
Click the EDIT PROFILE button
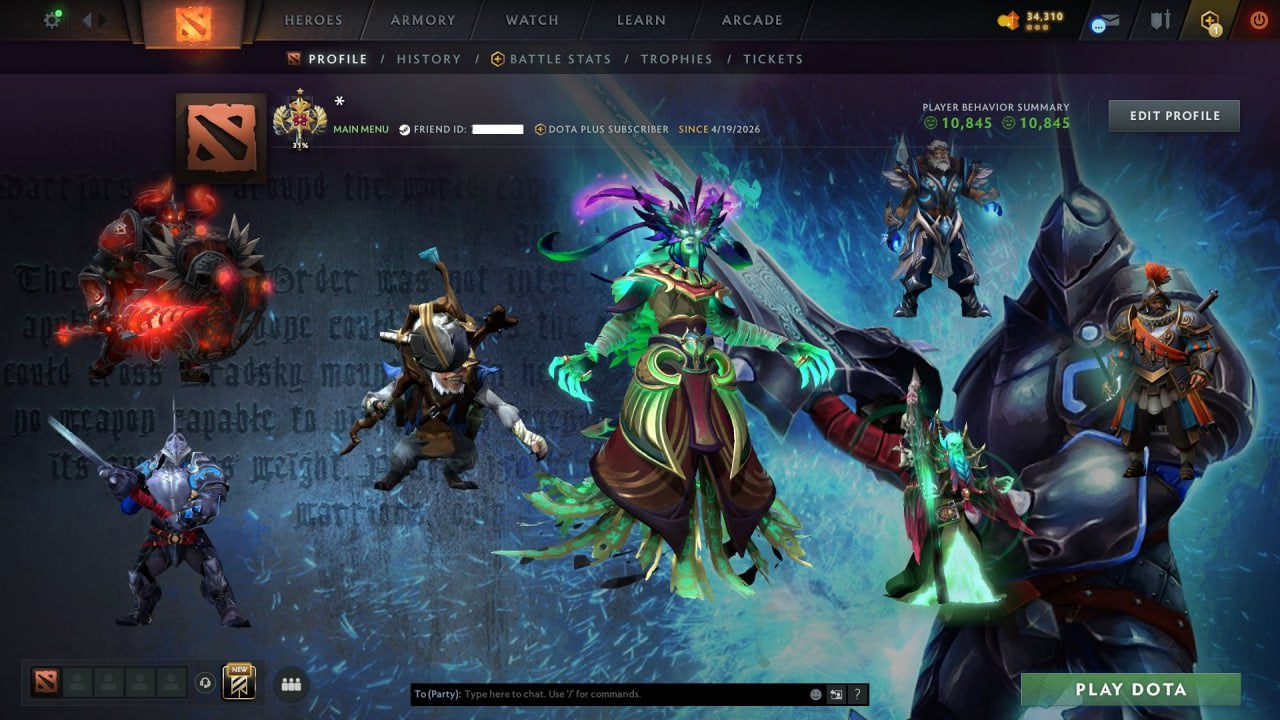coord(1173,115)
